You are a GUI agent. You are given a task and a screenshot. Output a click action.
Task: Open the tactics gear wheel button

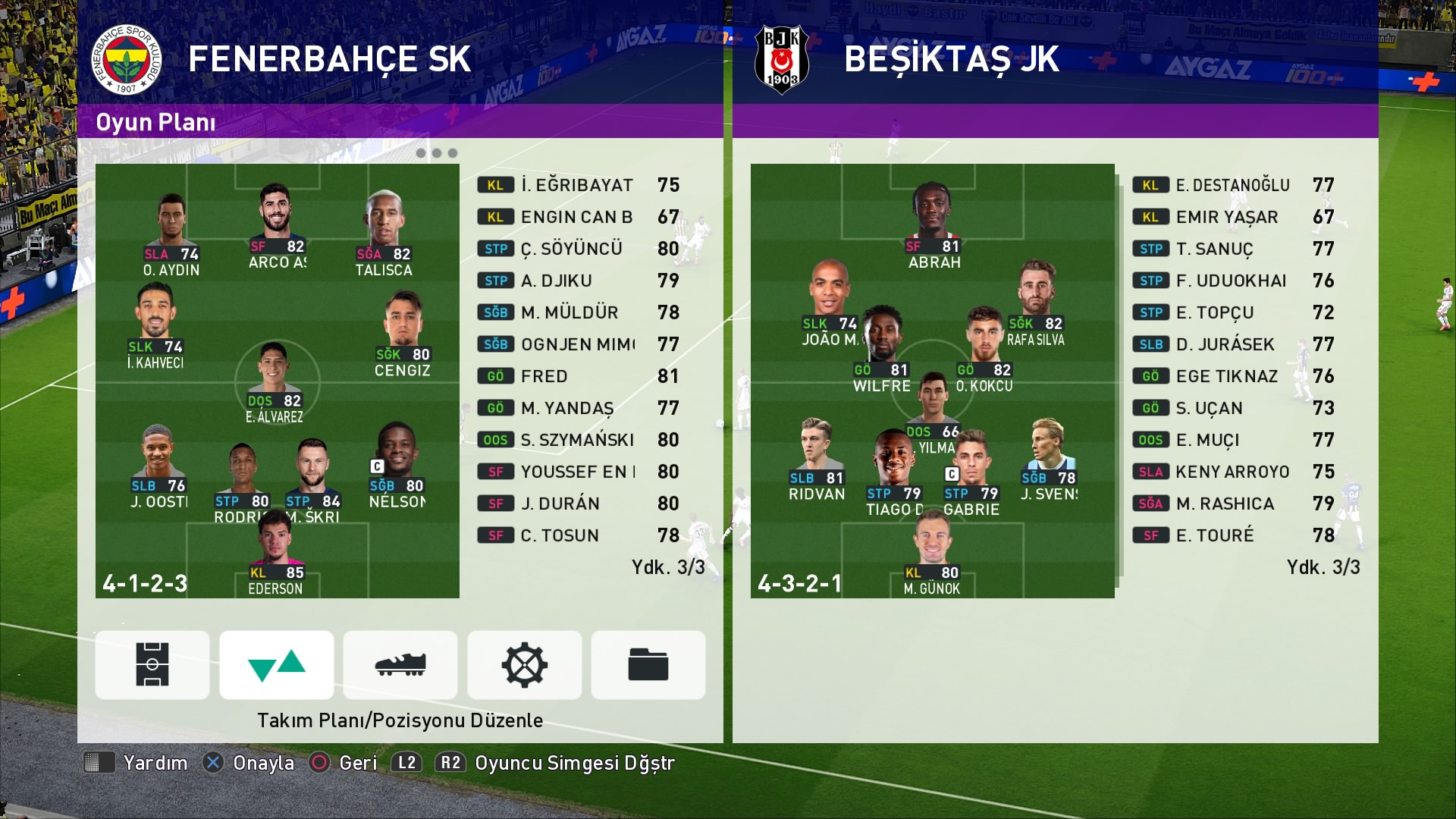(524, 664)
